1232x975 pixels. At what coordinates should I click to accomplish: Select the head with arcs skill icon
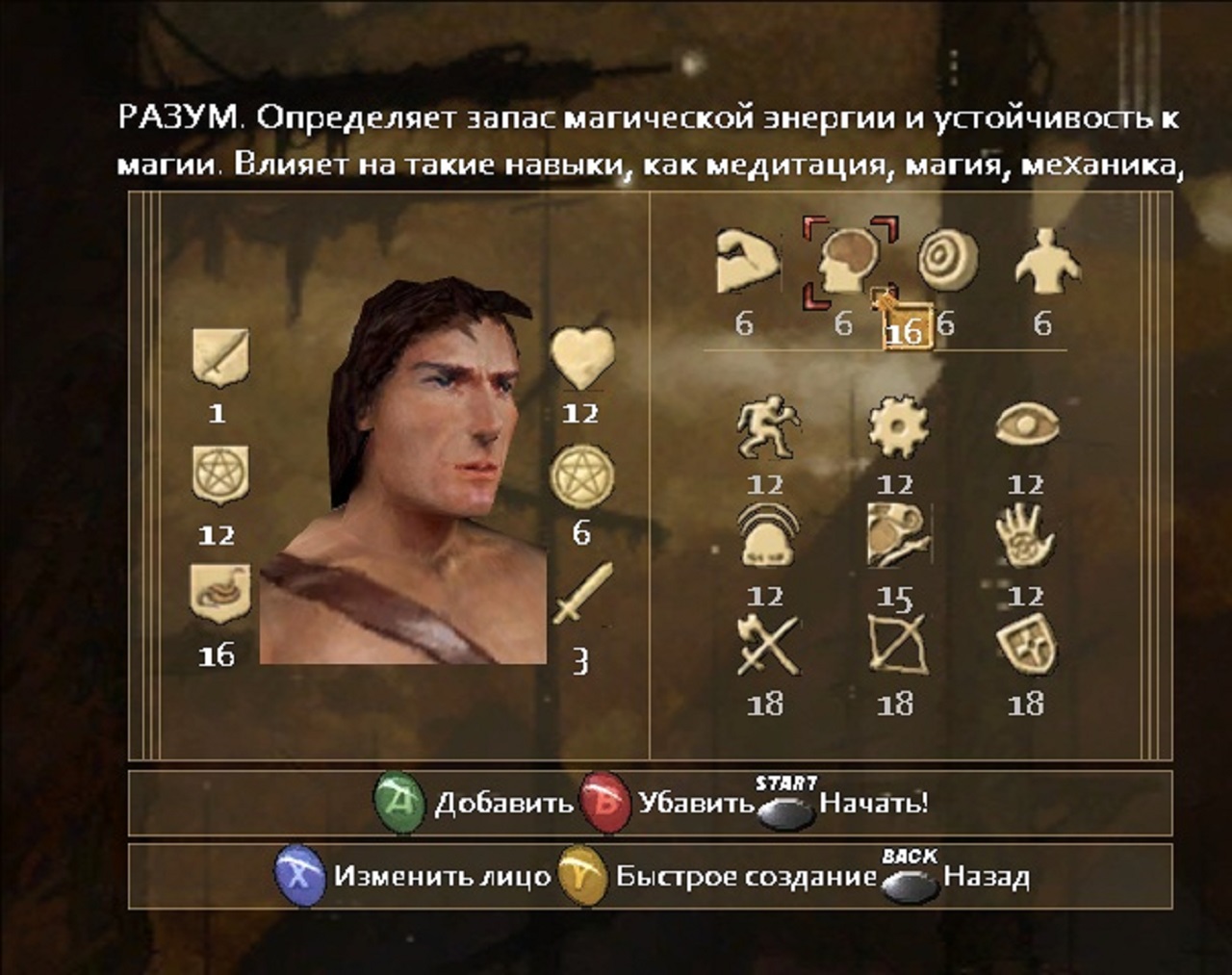(767, 535)
